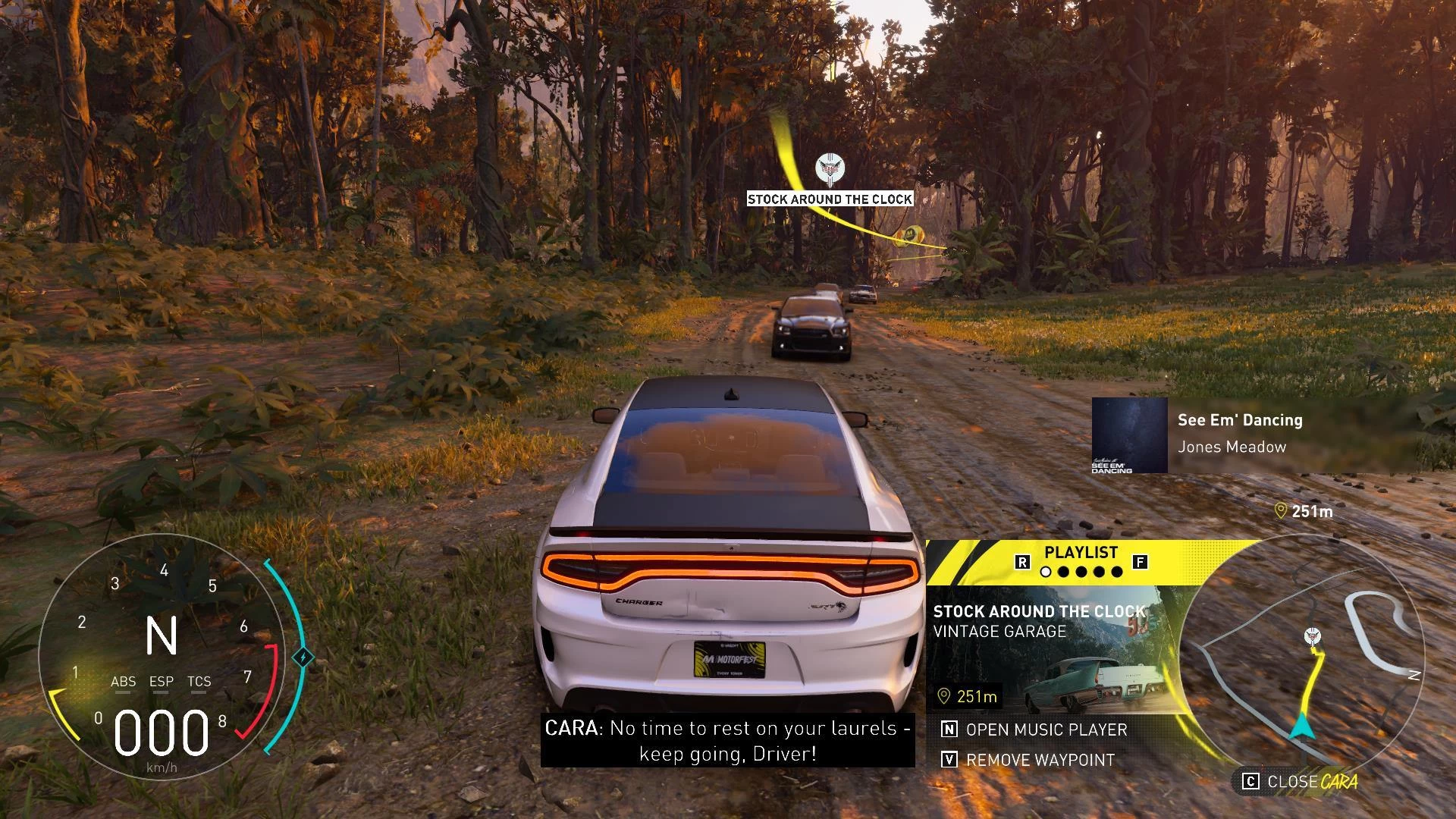1456x819 pixels.
Task: Close the CARA assistant panel
Action: [x=1300, y=781]
